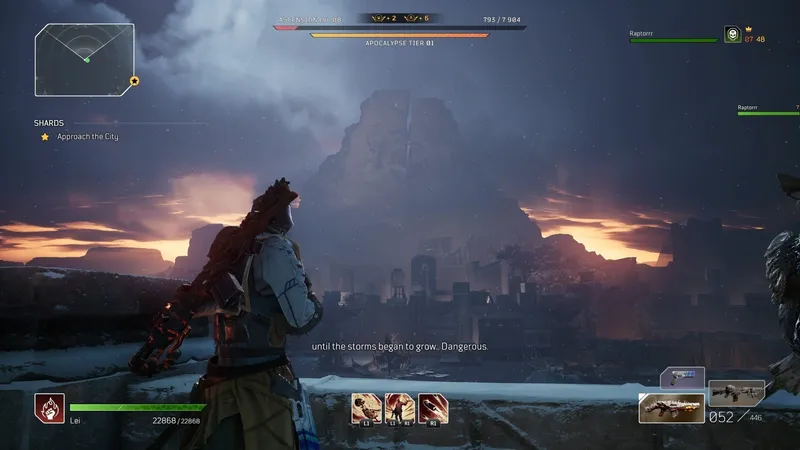The width and height of the screenshot is (800, 450).
Task: Switch to the grey rifle weapon slot
Action: [736, 391]
